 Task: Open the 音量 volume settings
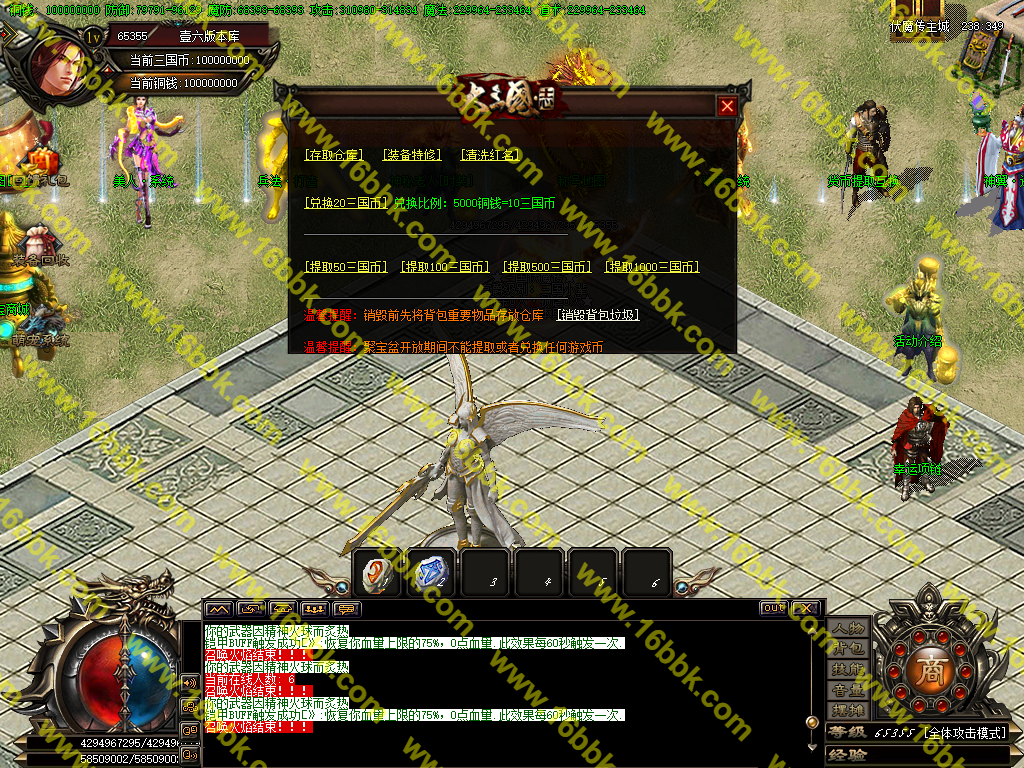(848, 689)
